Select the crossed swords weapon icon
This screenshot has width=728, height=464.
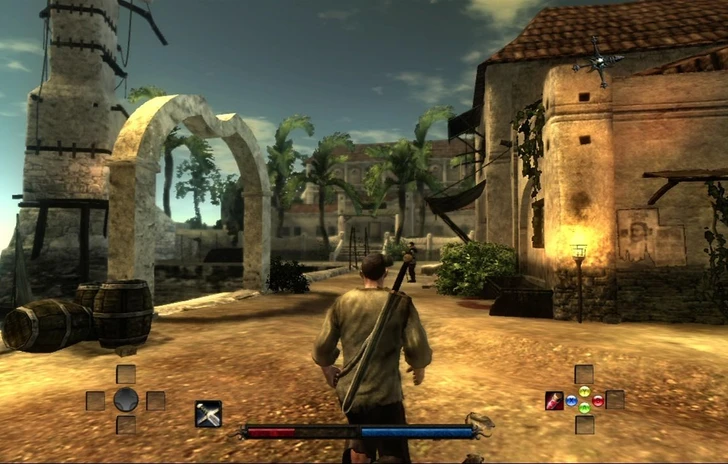(208, 413)
